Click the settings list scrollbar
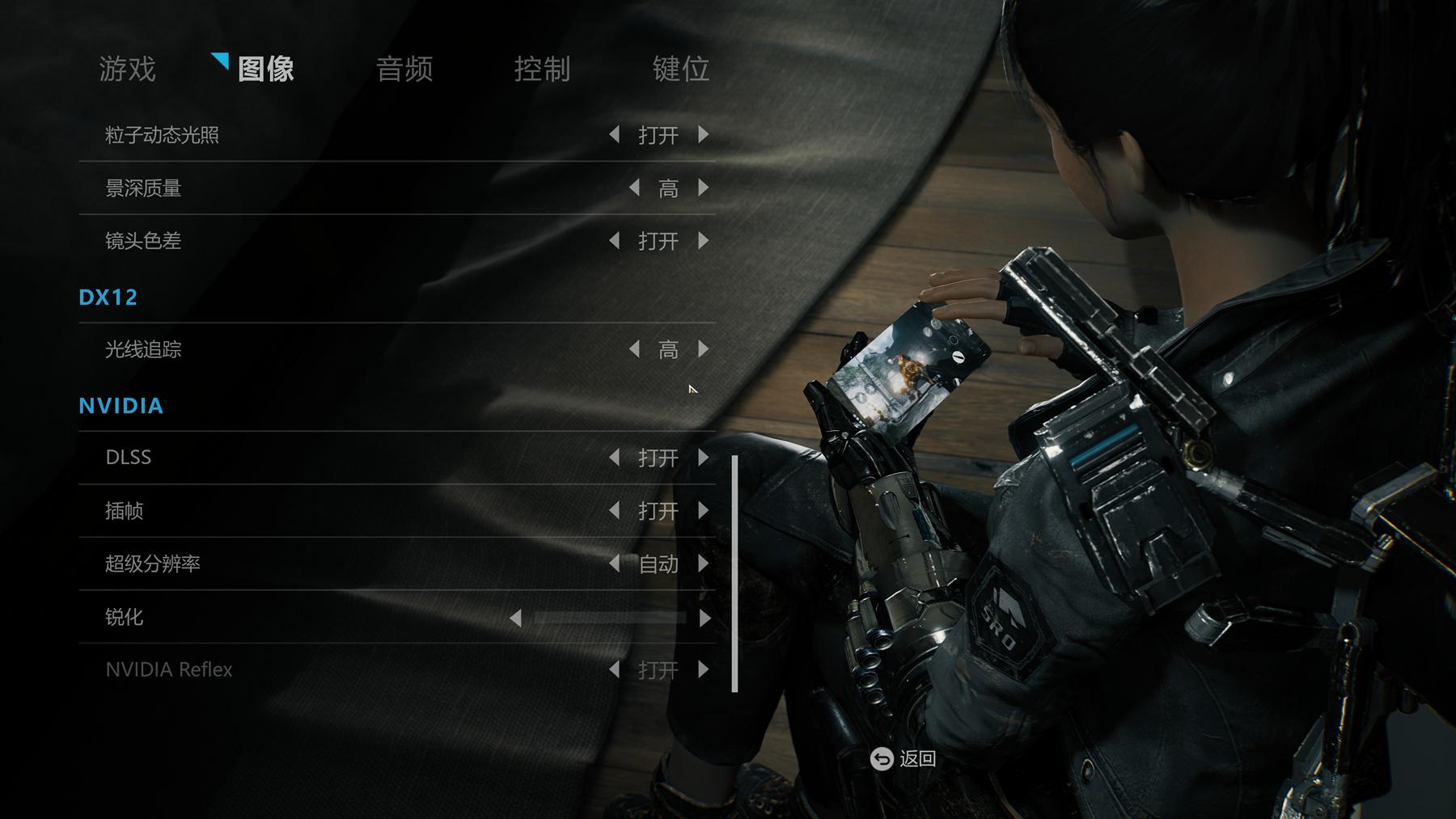This screenshot has height=819, width=1456. (x=734, y=574)
